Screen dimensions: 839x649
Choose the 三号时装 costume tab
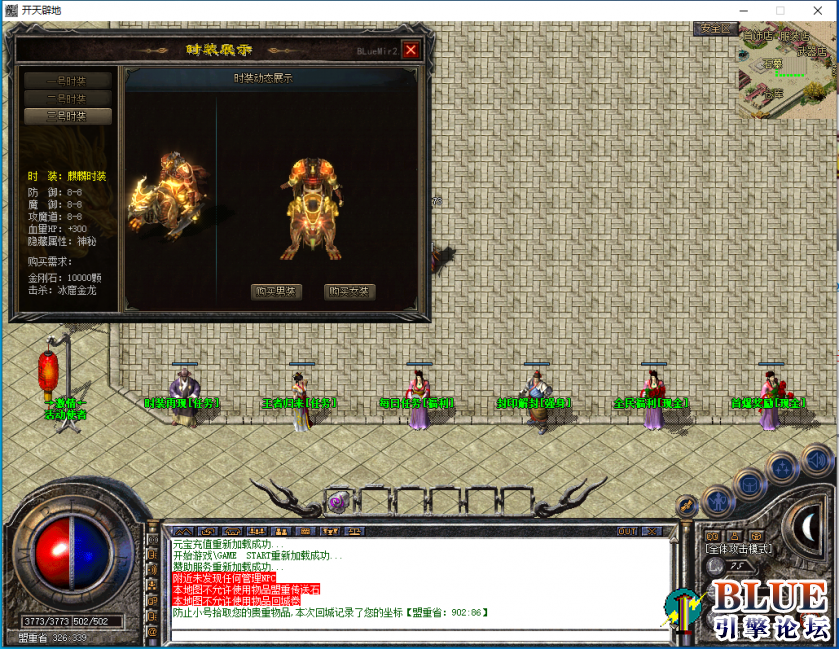click(68, 116)
